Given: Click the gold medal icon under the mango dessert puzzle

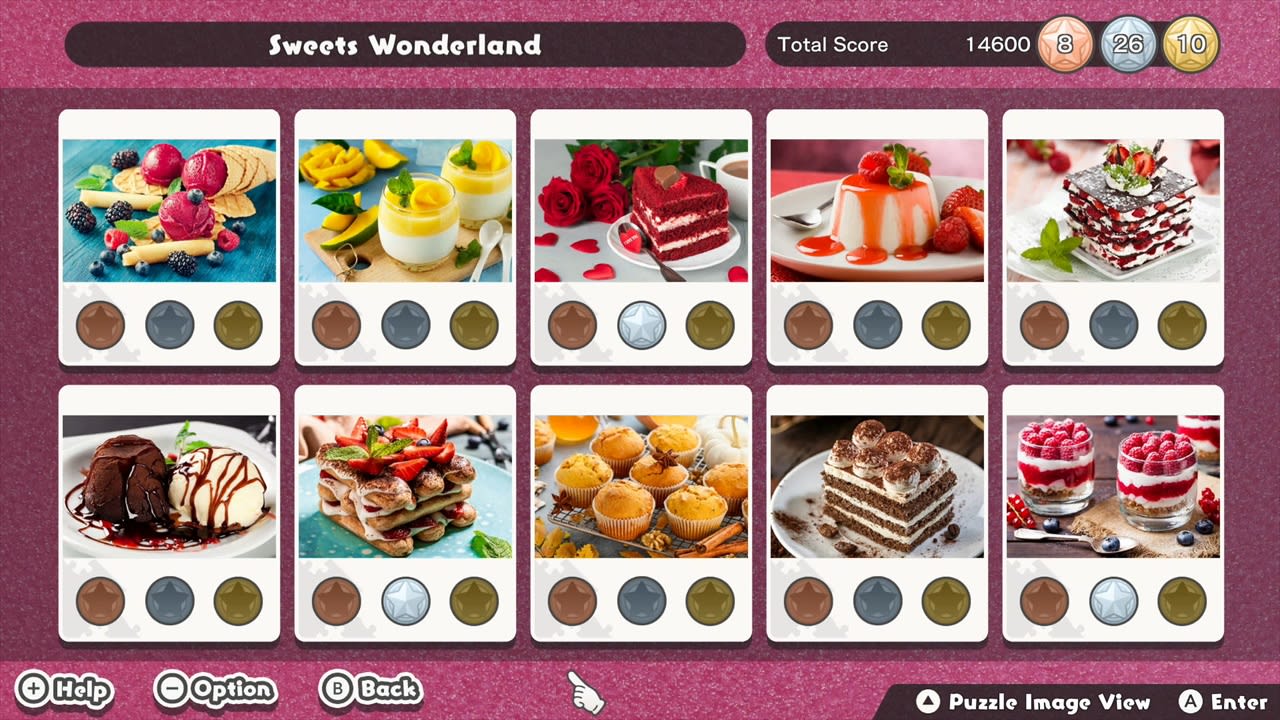Looking at the screenshot, I should click(473, 323).
